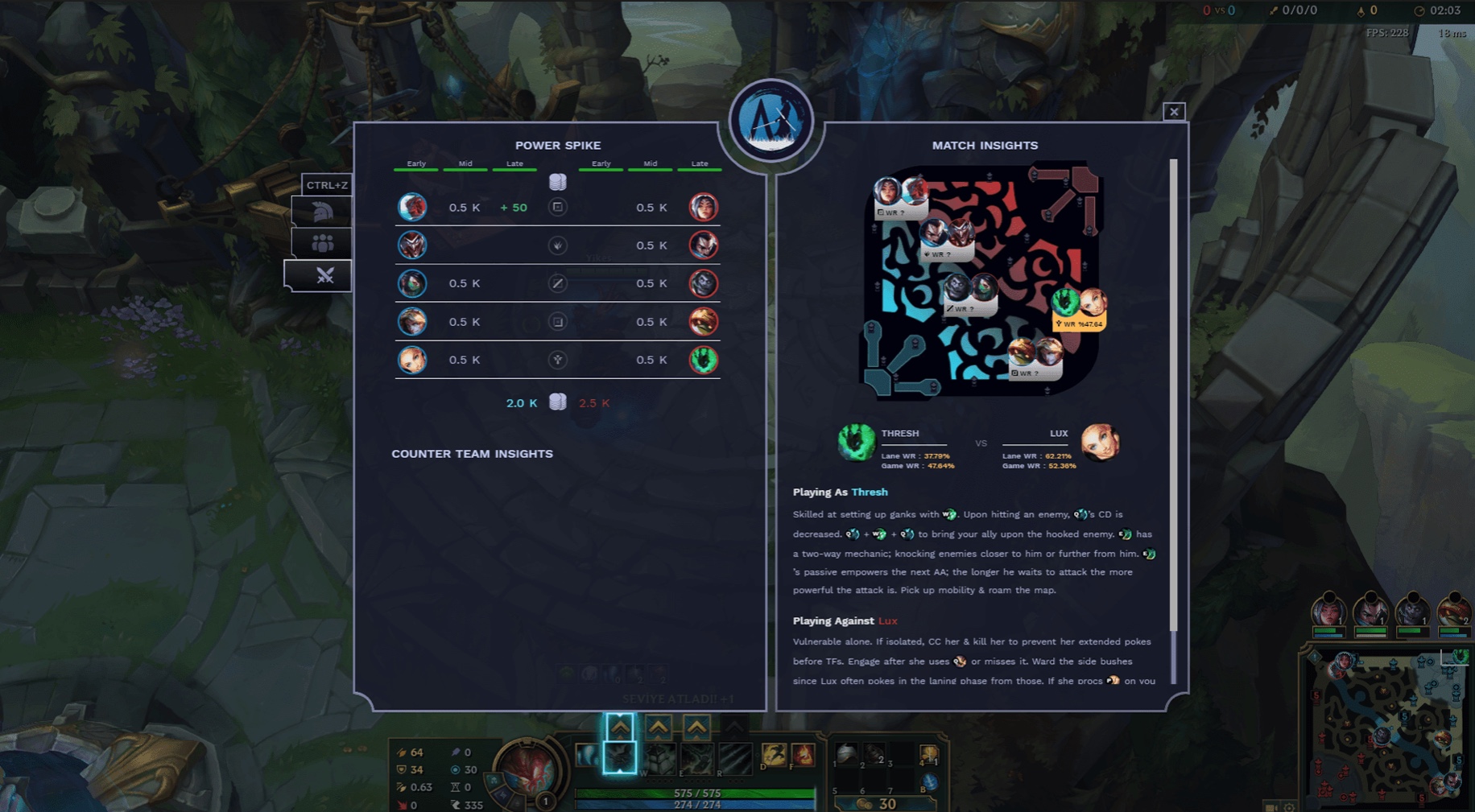This screenshot has height=812, width=1475.
Task: Select the highlighted bot lane matchup on the map
Action: click(1079, 310)
